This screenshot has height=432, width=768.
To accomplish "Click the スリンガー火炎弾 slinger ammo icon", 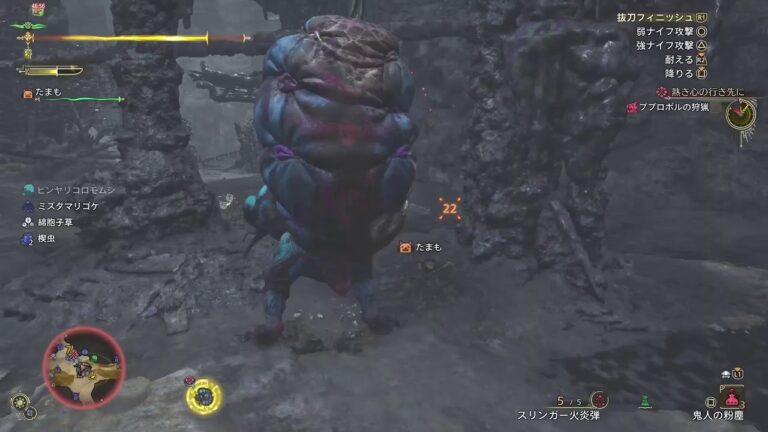I will click(x=598, y=399).
